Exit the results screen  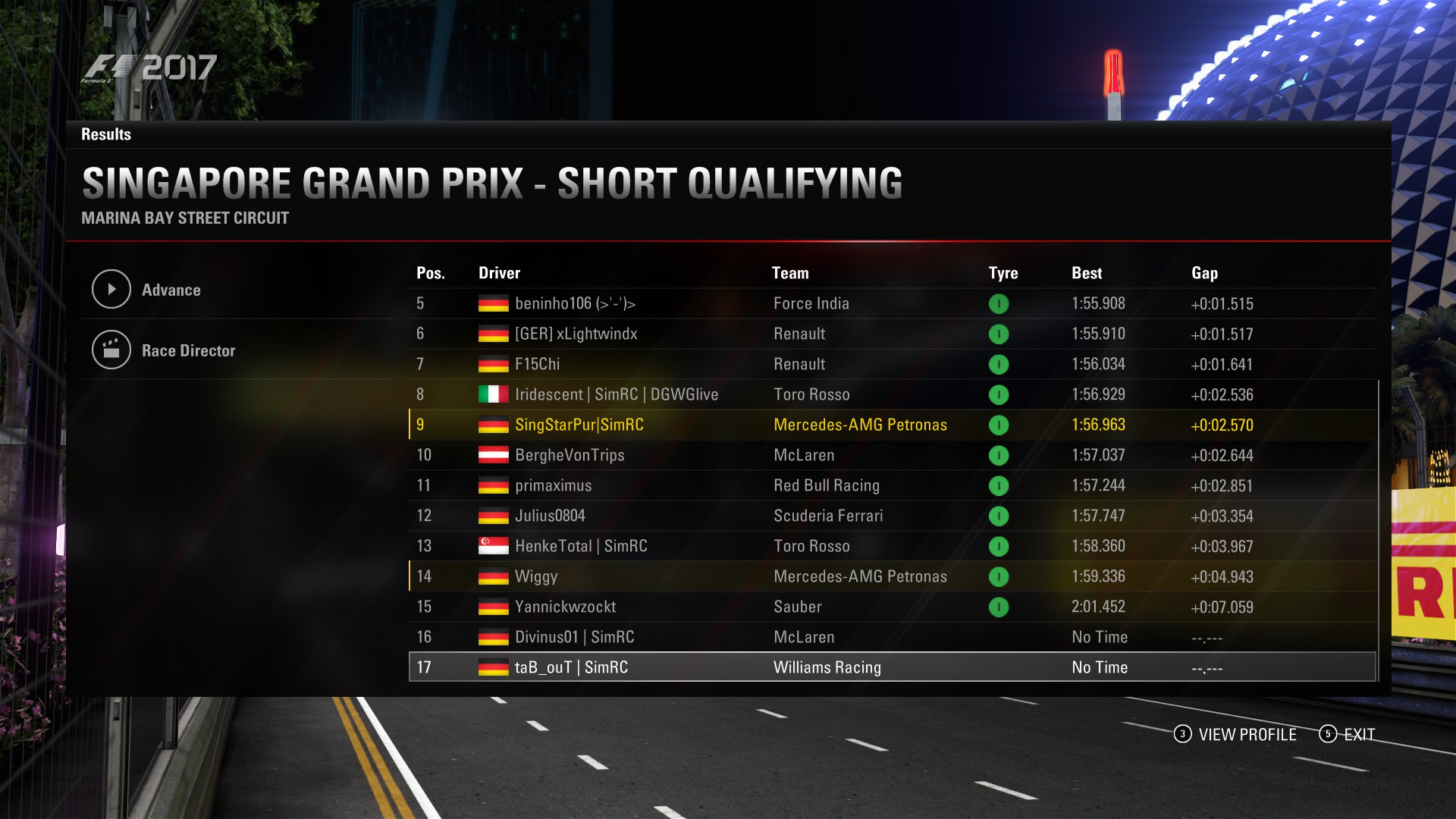(1348, 734)
